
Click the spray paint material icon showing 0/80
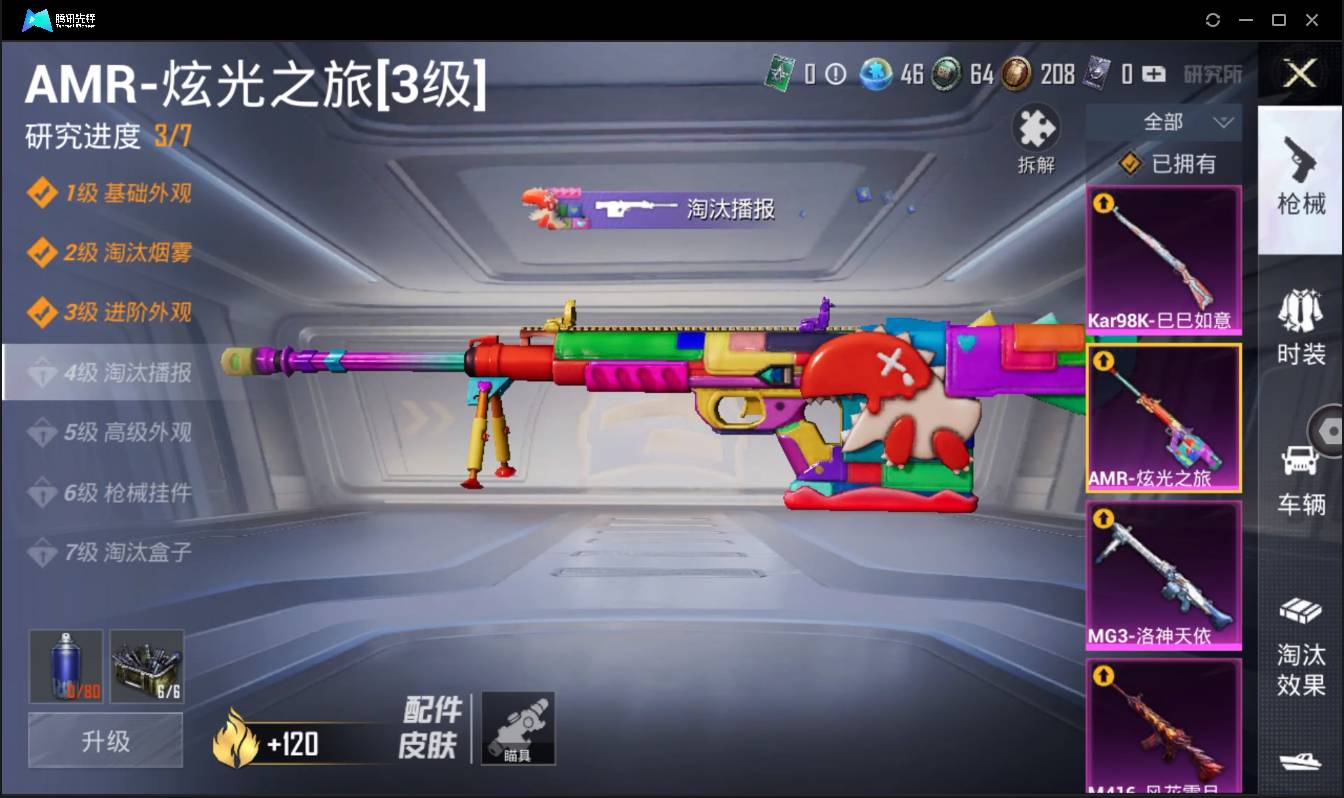(x=64, y=666)
